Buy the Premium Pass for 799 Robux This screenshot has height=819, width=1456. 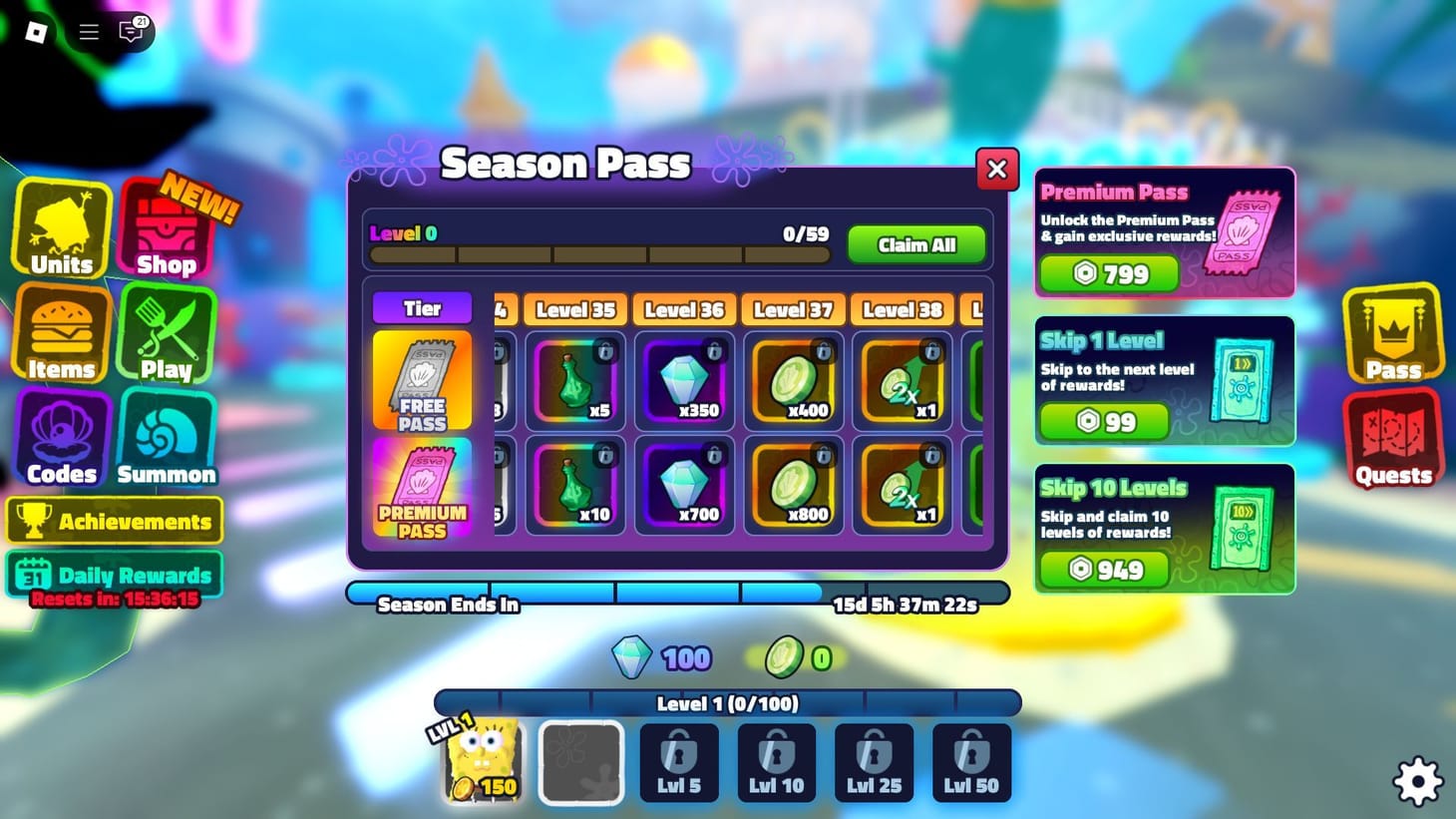(1109, 273)
